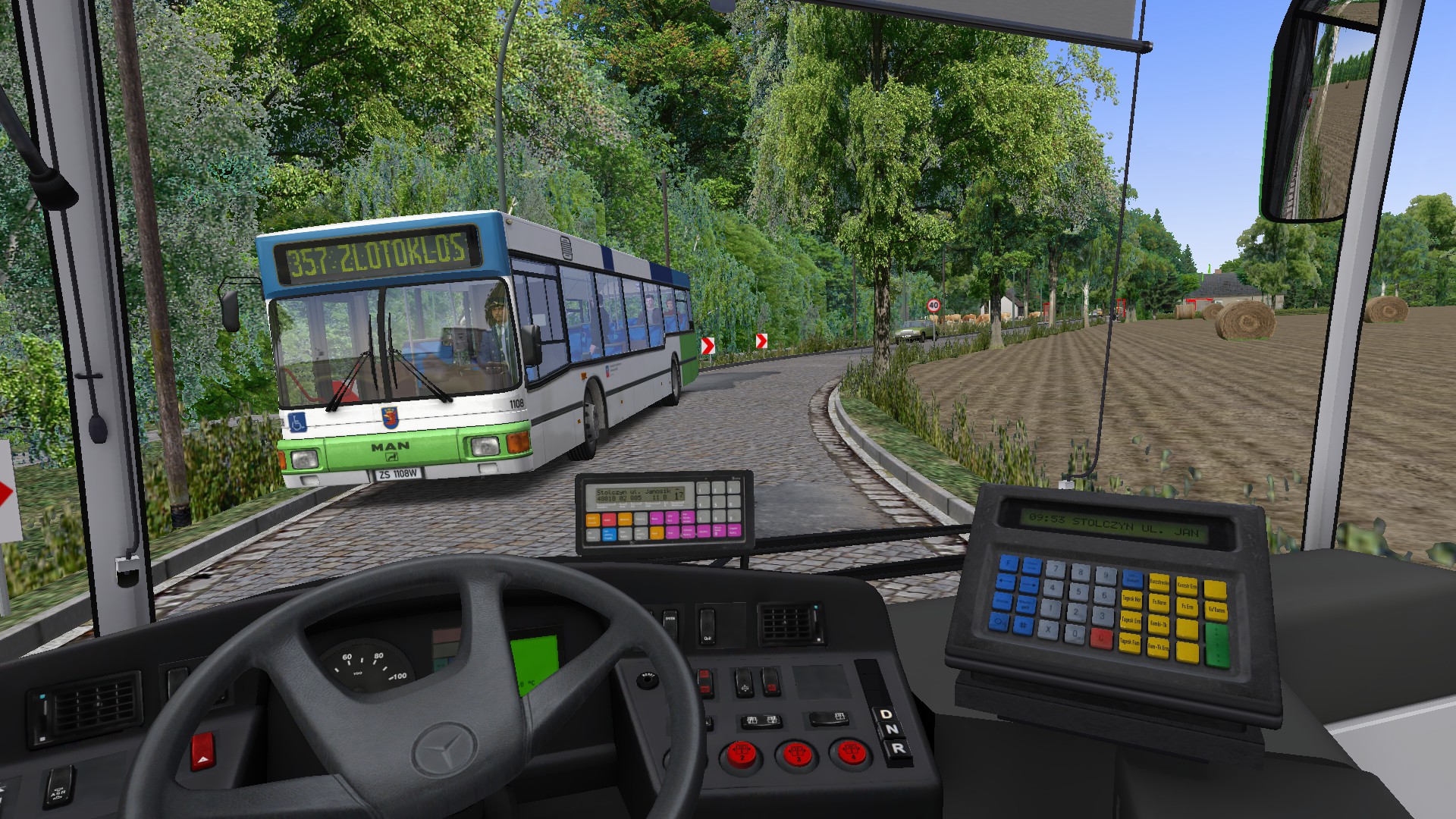Push the red door 3 button

pyautogui.click(x=795, y=754)
